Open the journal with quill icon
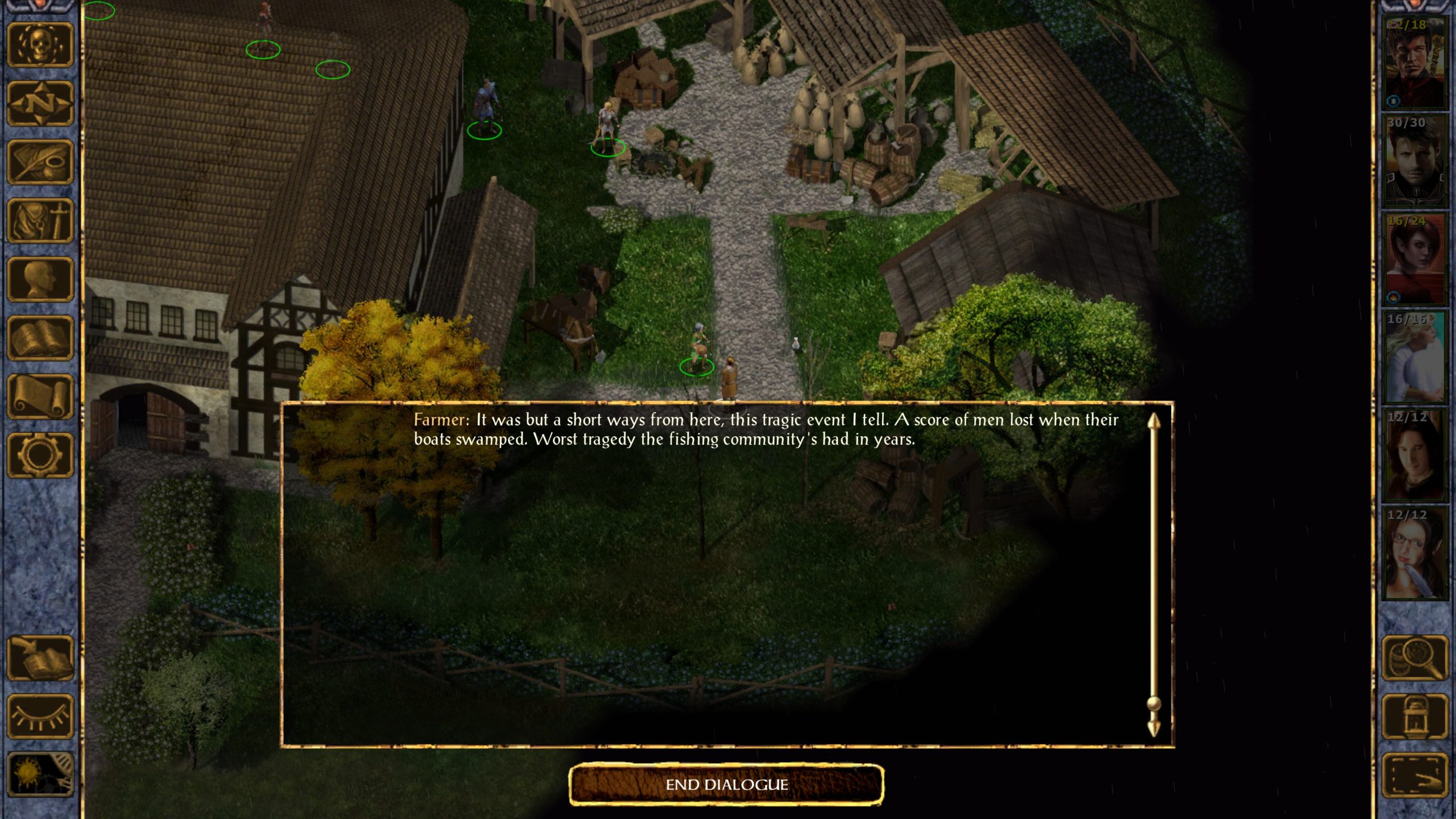Viewport: 1456px width, 819px height. click(40, 162)
